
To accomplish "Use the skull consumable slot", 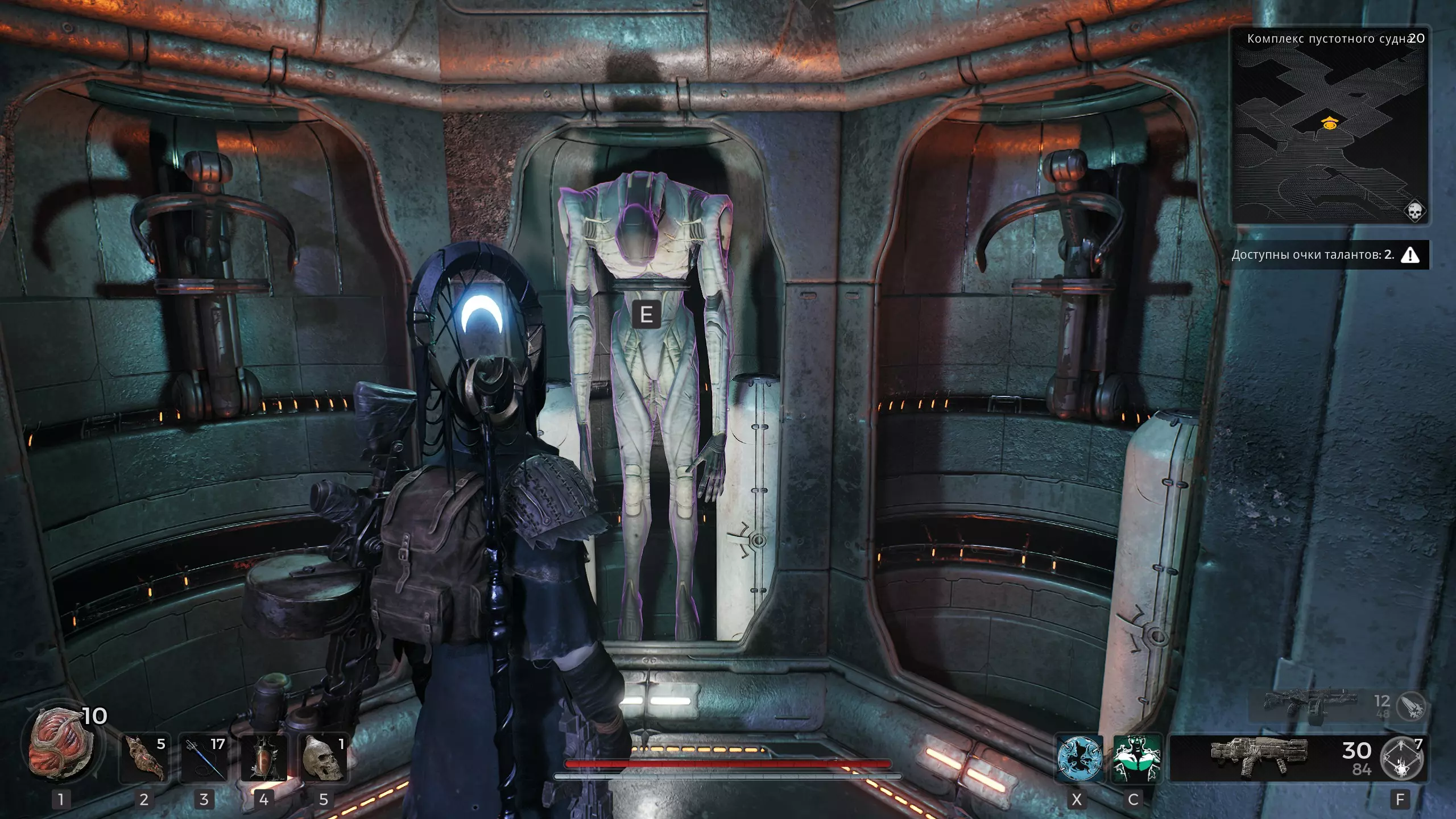I will (324, 758).
